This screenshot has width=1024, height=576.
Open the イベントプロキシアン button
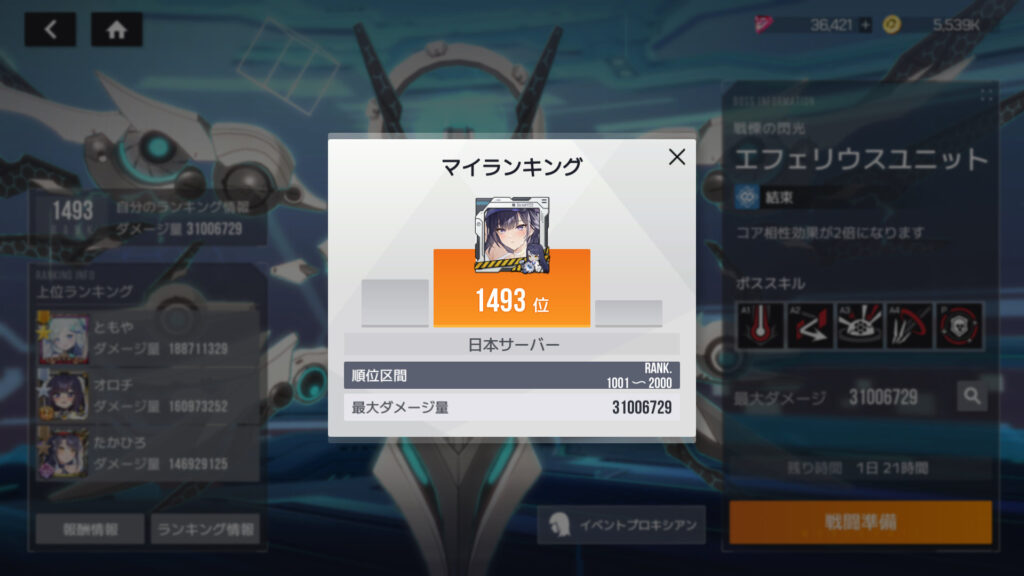621,525
